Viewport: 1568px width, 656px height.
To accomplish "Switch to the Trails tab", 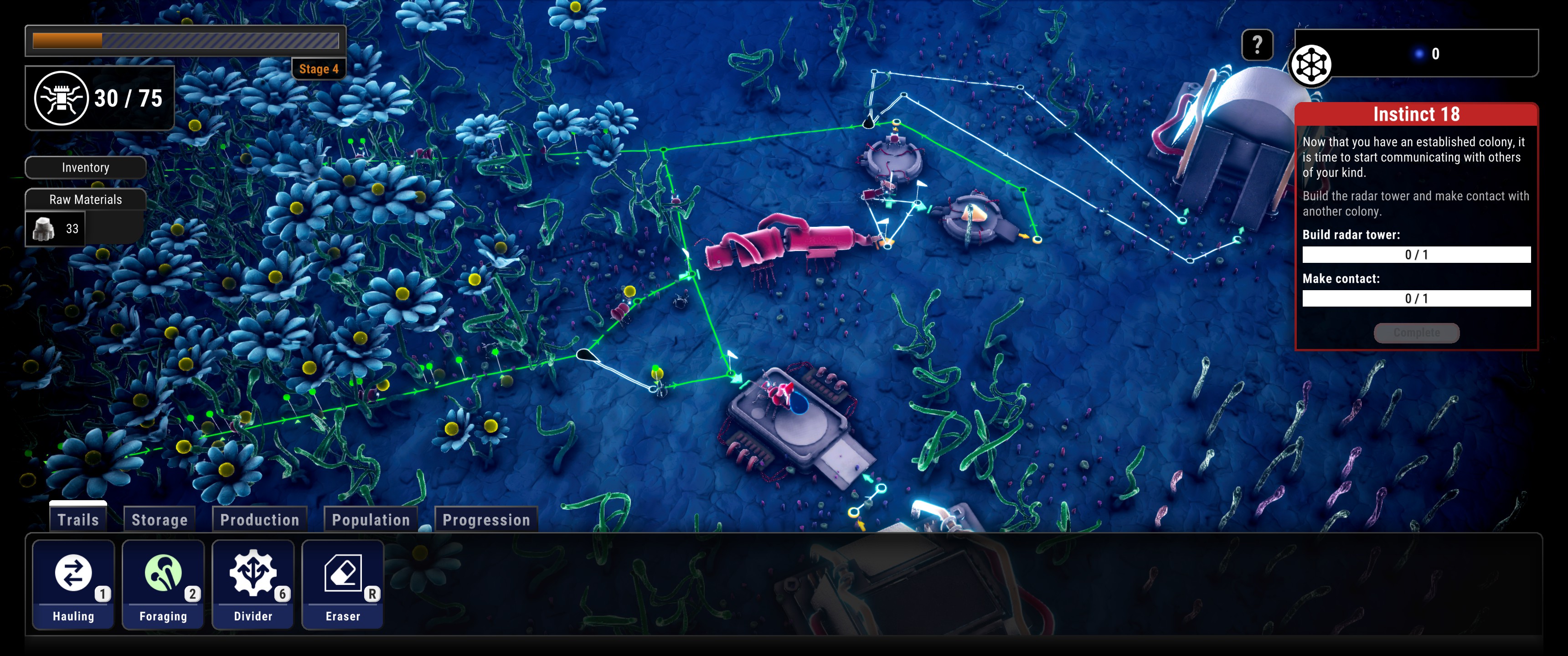I will 78,519.
